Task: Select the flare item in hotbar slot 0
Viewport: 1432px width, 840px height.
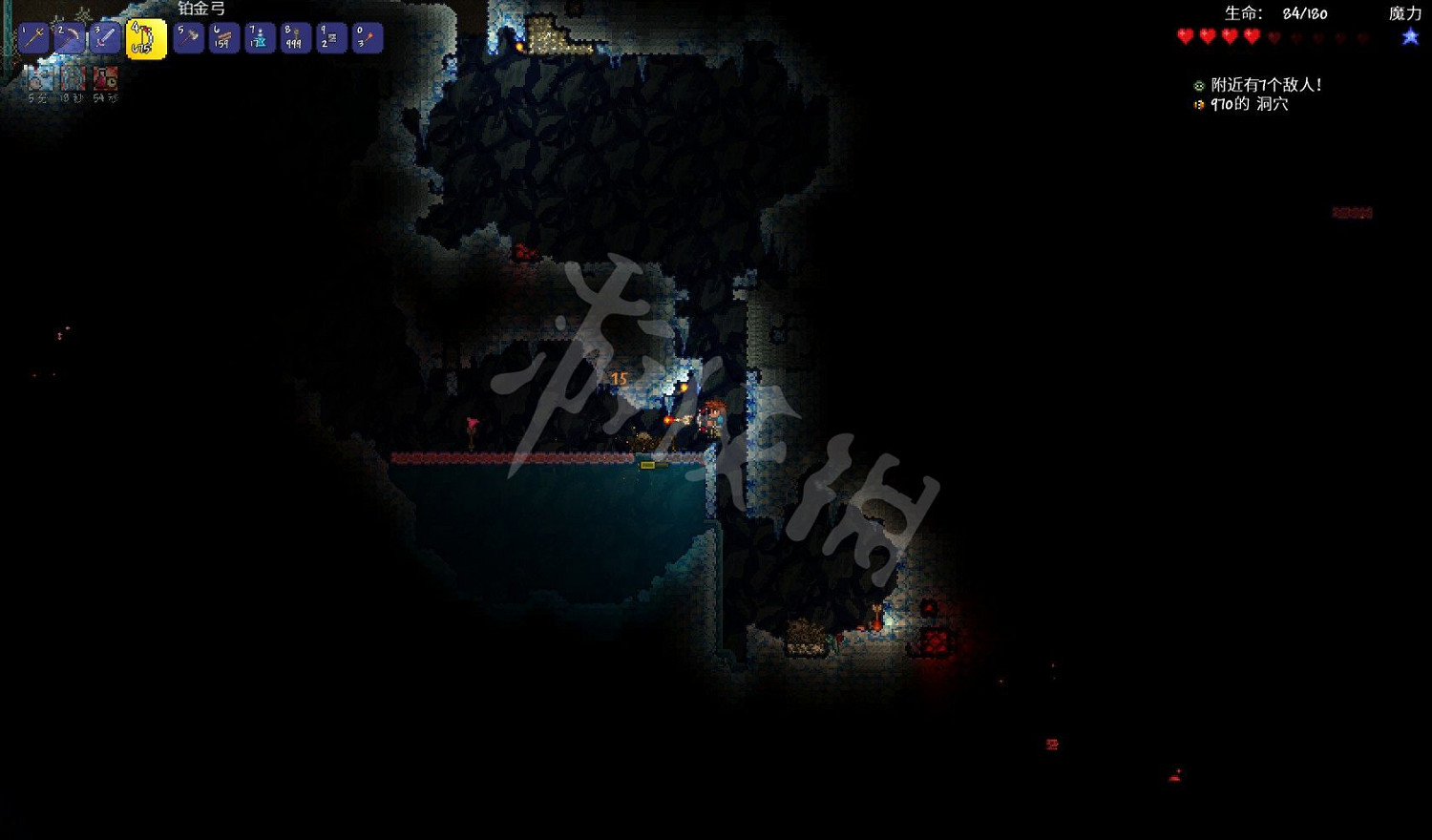Action: coord(367,38)
